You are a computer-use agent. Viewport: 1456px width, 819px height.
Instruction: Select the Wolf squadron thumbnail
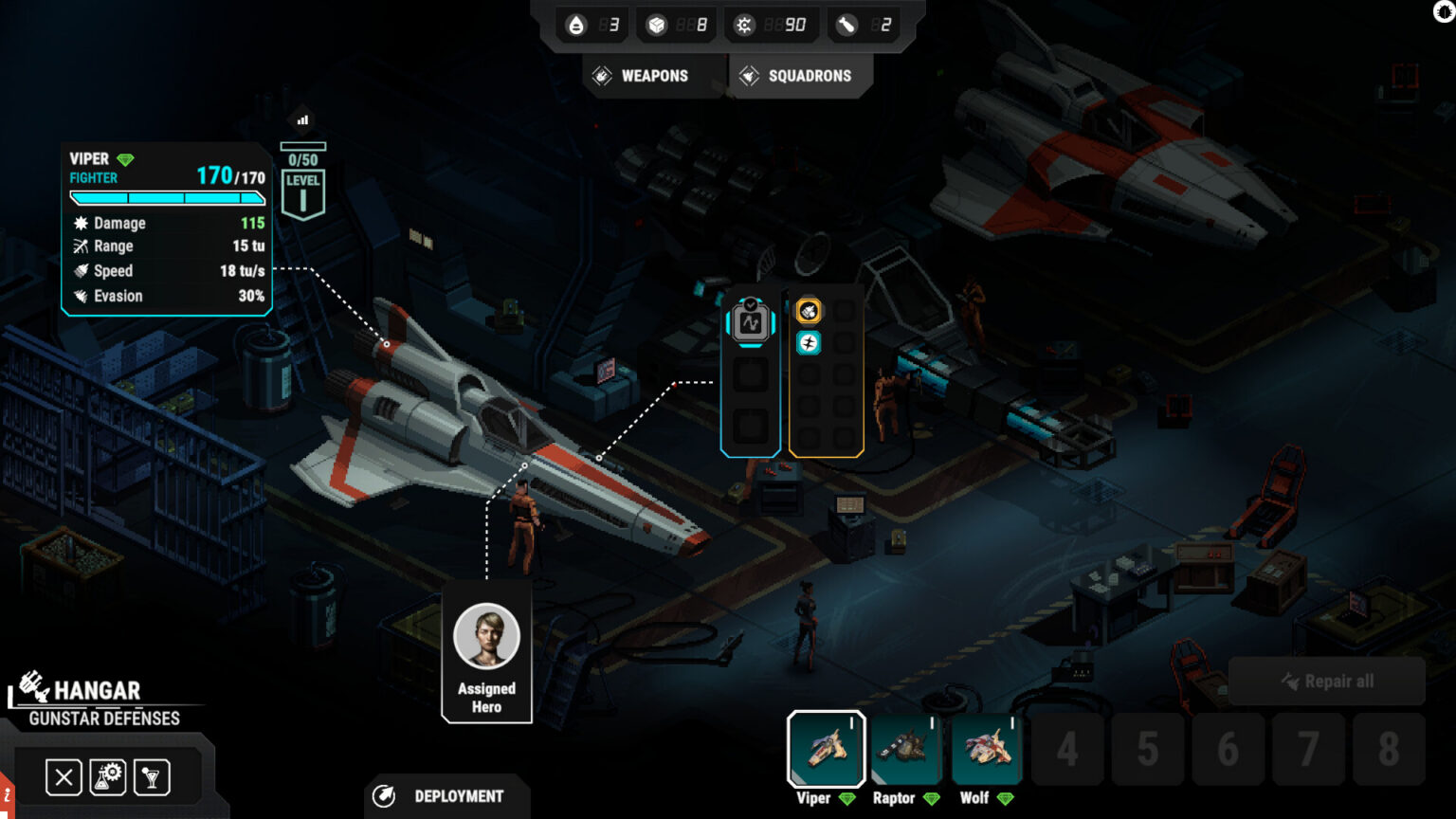click(x=986, y=749)
